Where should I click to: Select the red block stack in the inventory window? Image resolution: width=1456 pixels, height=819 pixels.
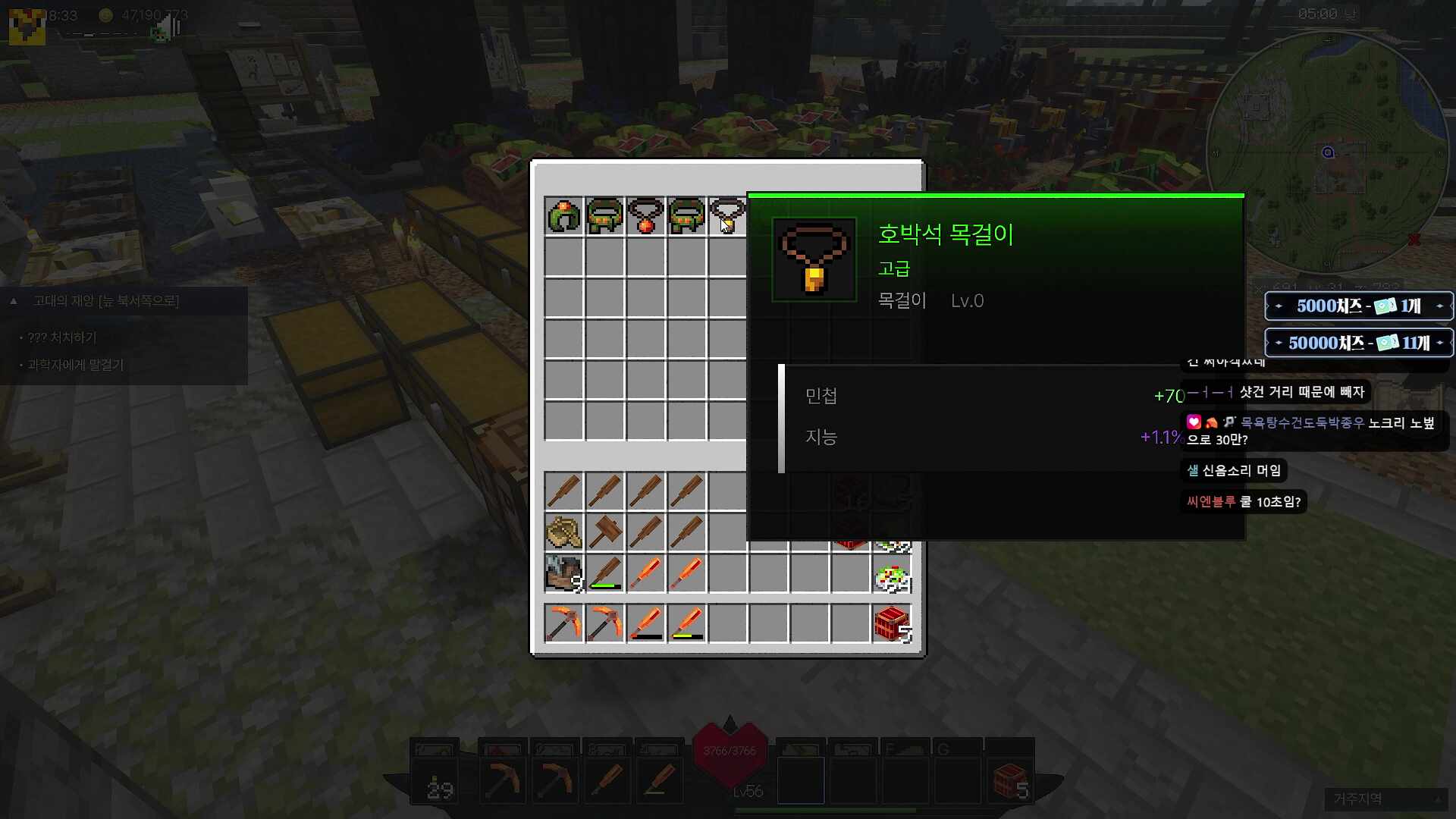(x=892, y=623)
